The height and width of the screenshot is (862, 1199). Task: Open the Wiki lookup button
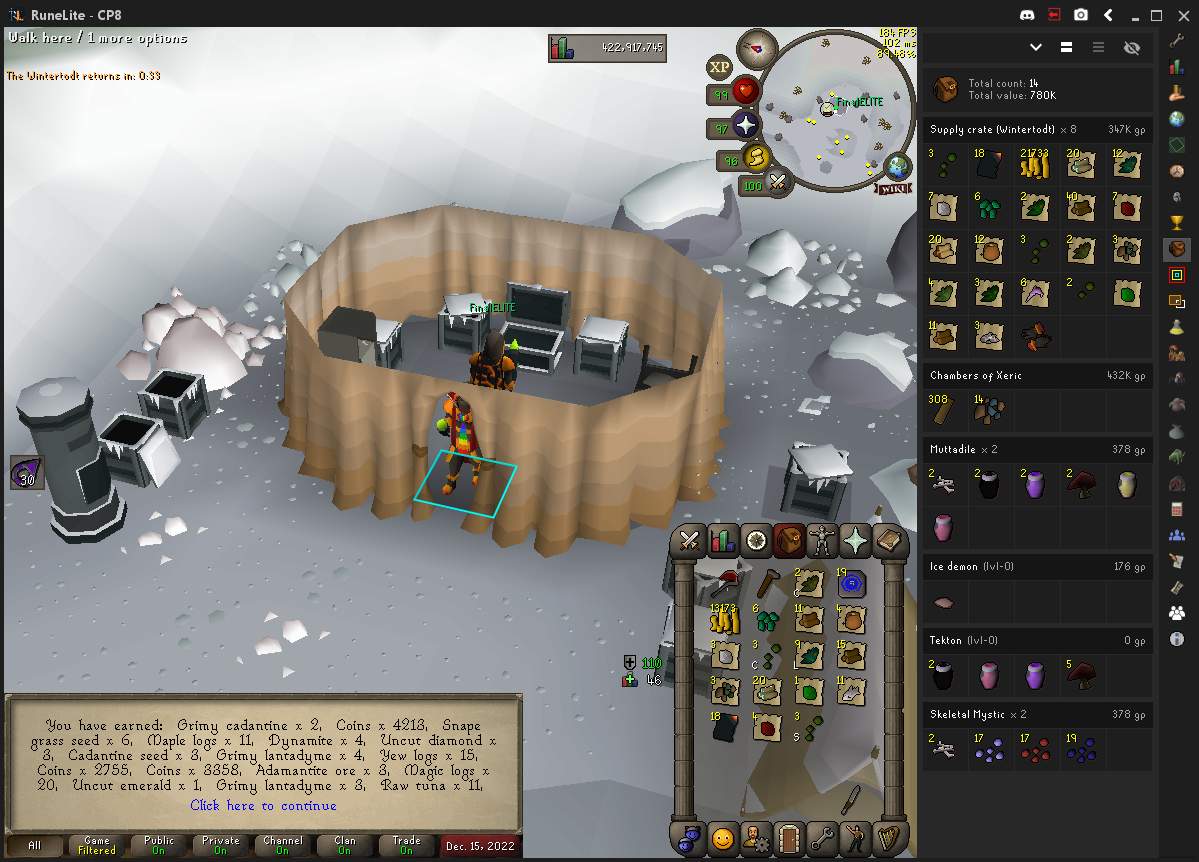tap(893, 188)
